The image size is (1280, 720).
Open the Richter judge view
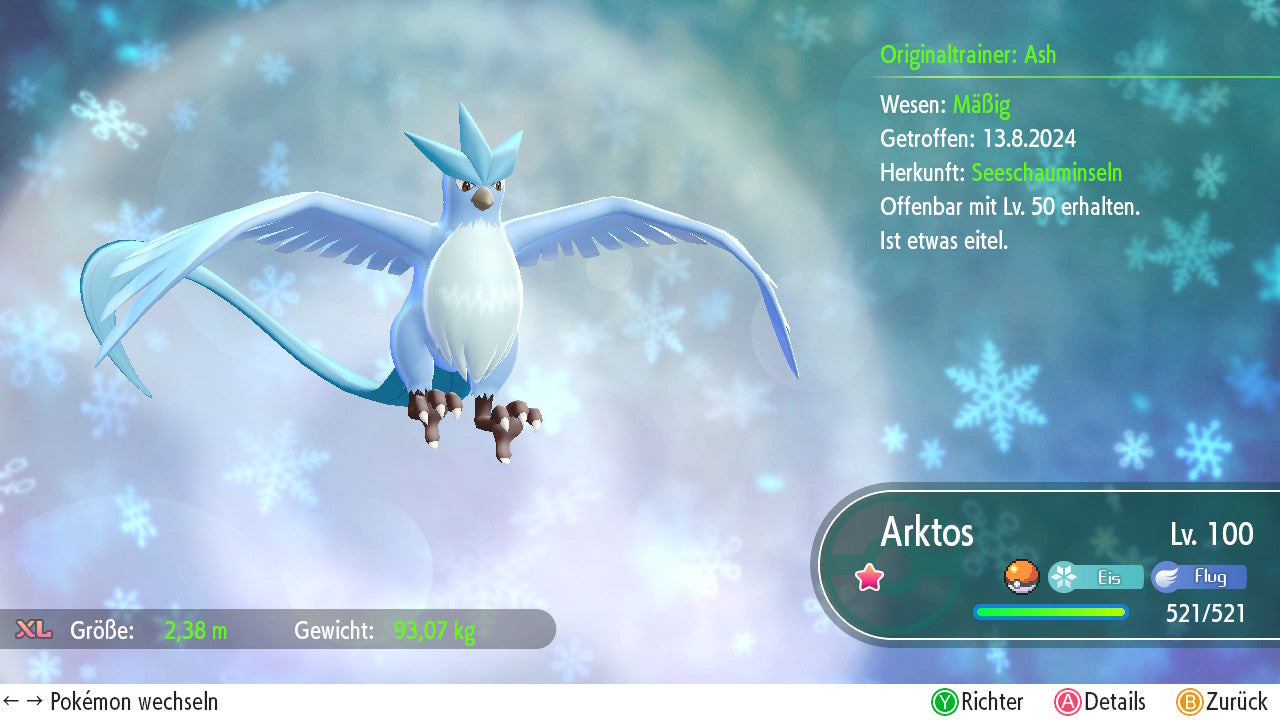pyautogui.click(x=977, y=702)
